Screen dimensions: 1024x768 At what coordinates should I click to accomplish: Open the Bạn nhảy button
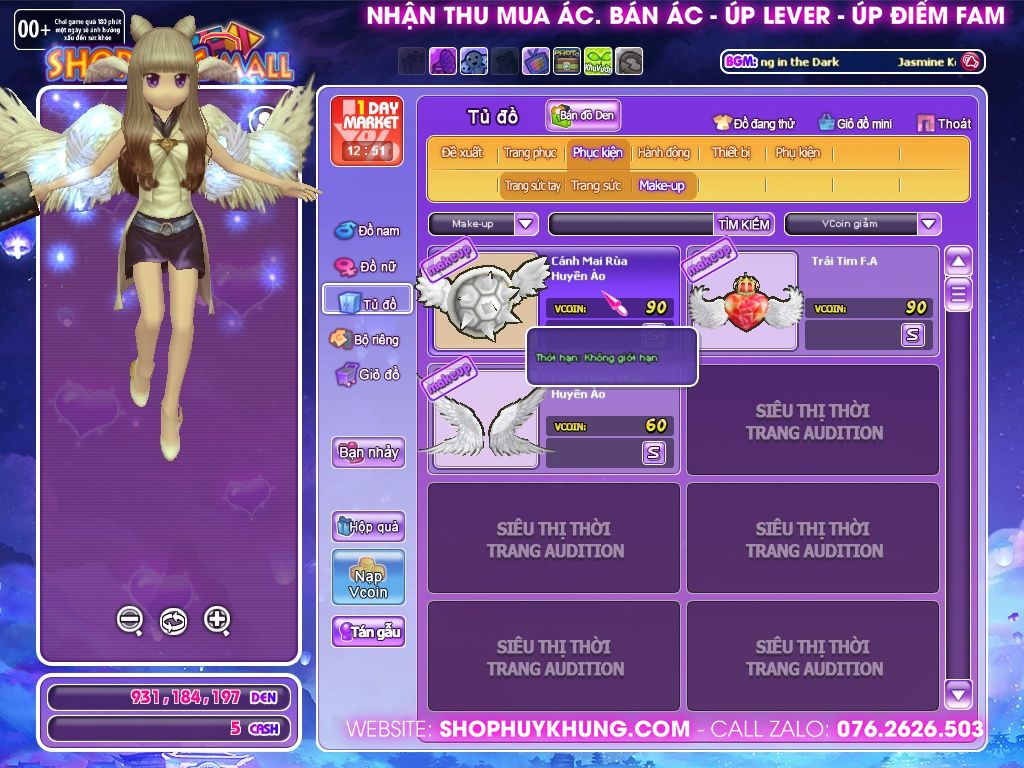[x=368, y=452]
